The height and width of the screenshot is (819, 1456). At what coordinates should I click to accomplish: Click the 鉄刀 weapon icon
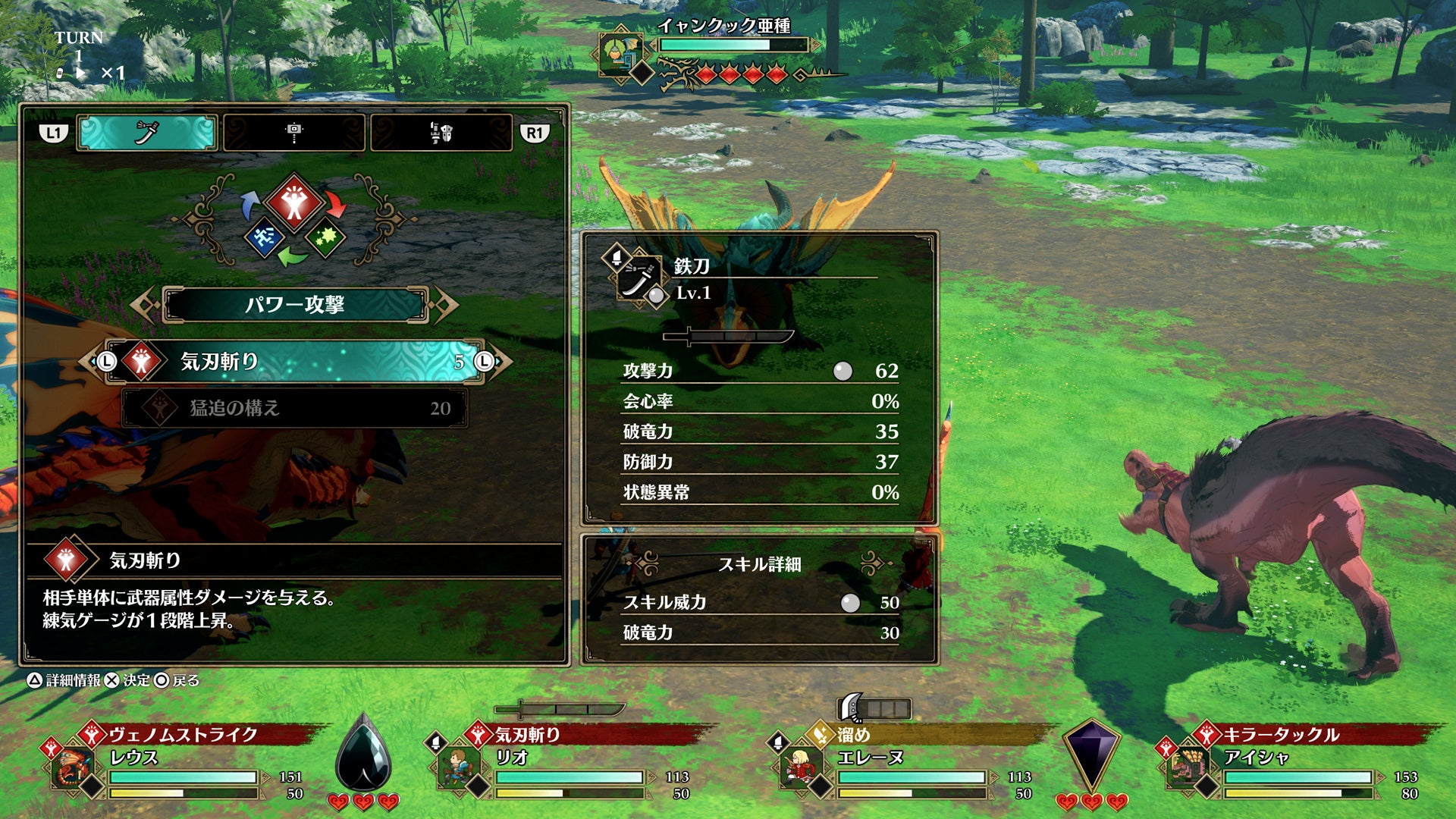[x=636, y=278]
